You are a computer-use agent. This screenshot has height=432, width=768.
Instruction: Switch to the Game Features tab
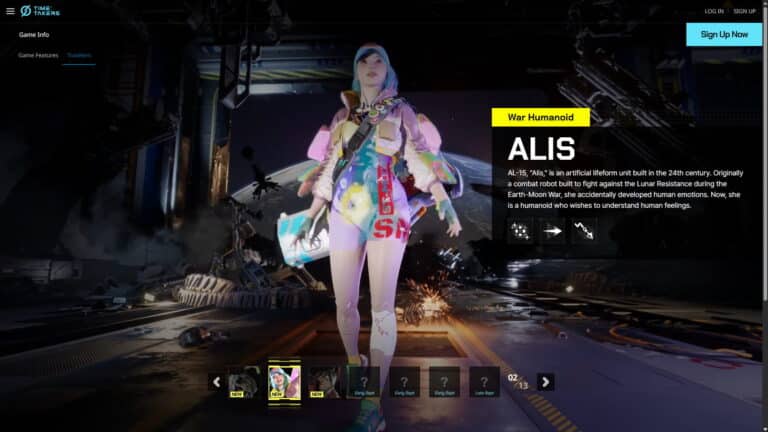pyautogui.click(x=38, y=55)
